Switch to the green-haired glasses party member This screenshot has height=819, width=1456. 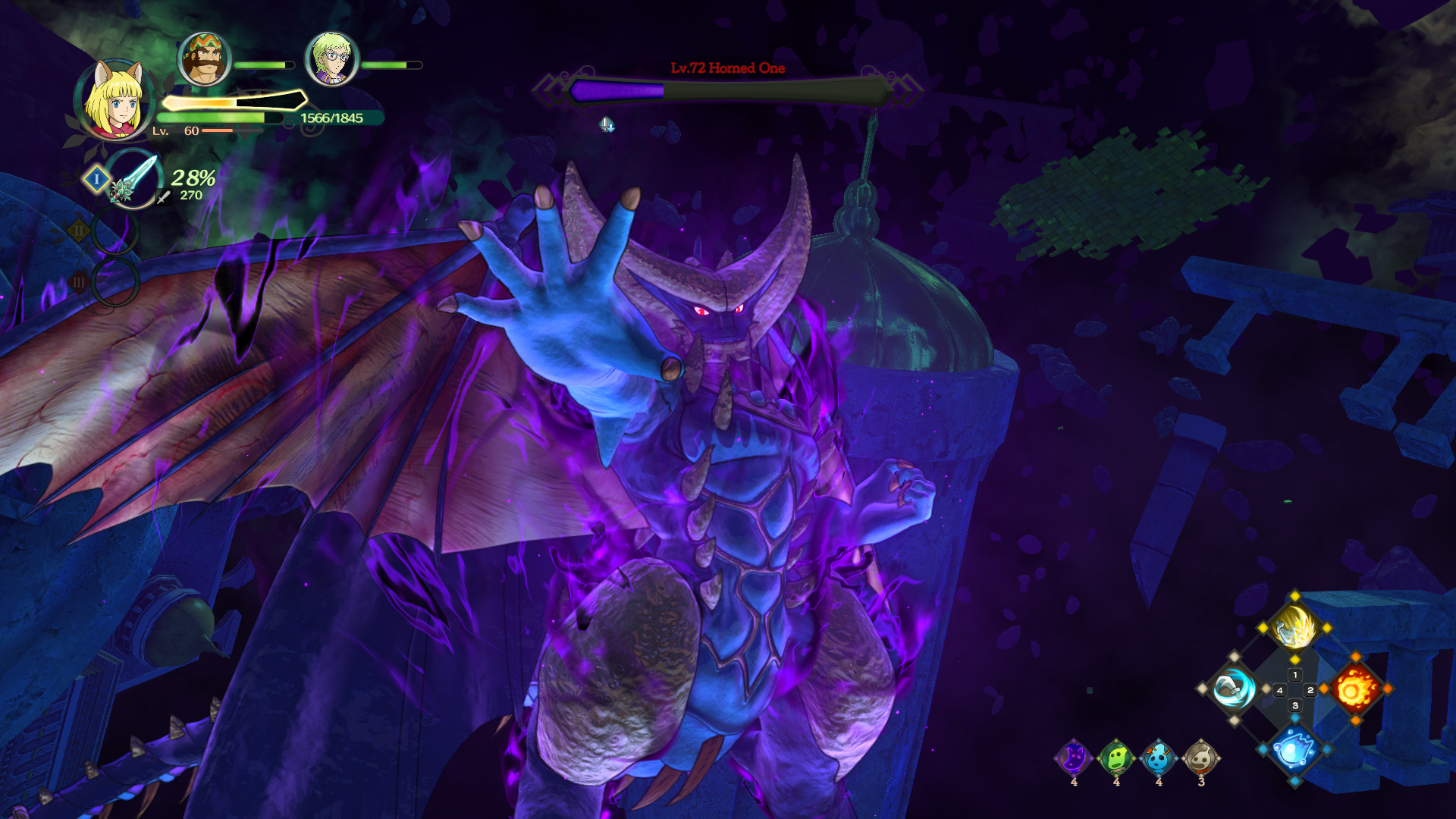tap(331, 59)
